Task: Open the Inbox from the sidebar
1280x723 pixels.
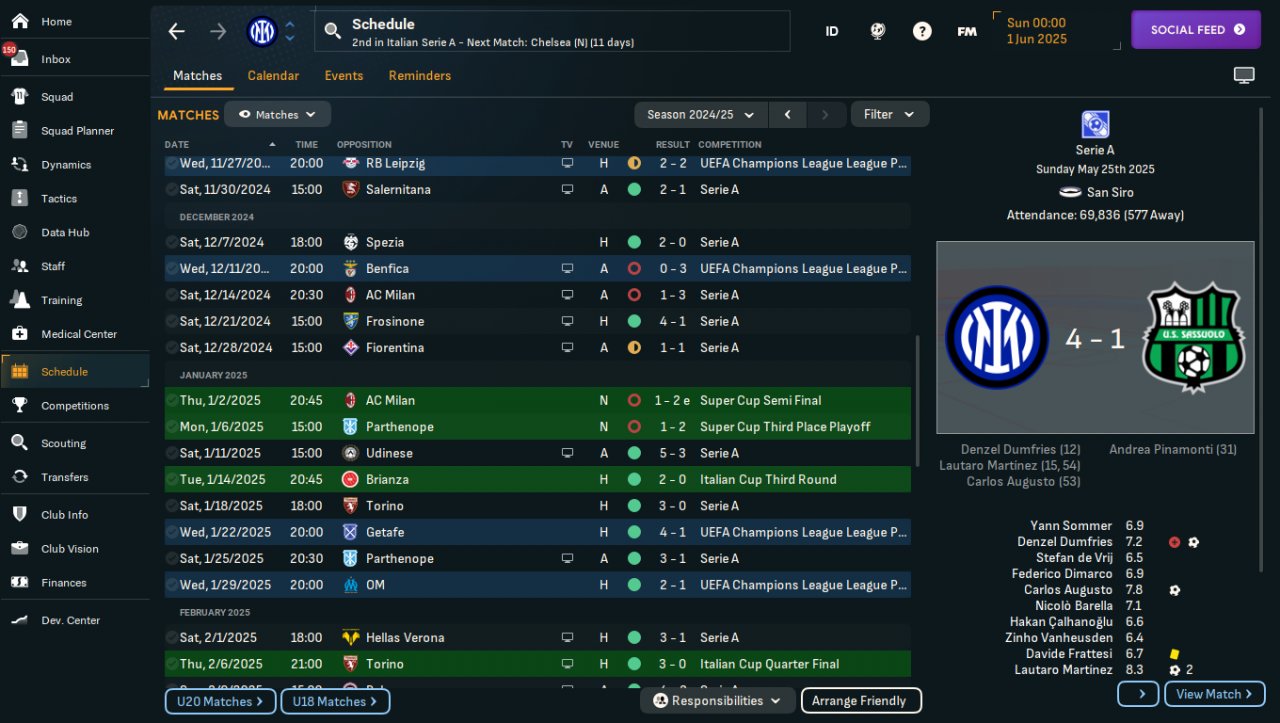Action: point(56,59)
